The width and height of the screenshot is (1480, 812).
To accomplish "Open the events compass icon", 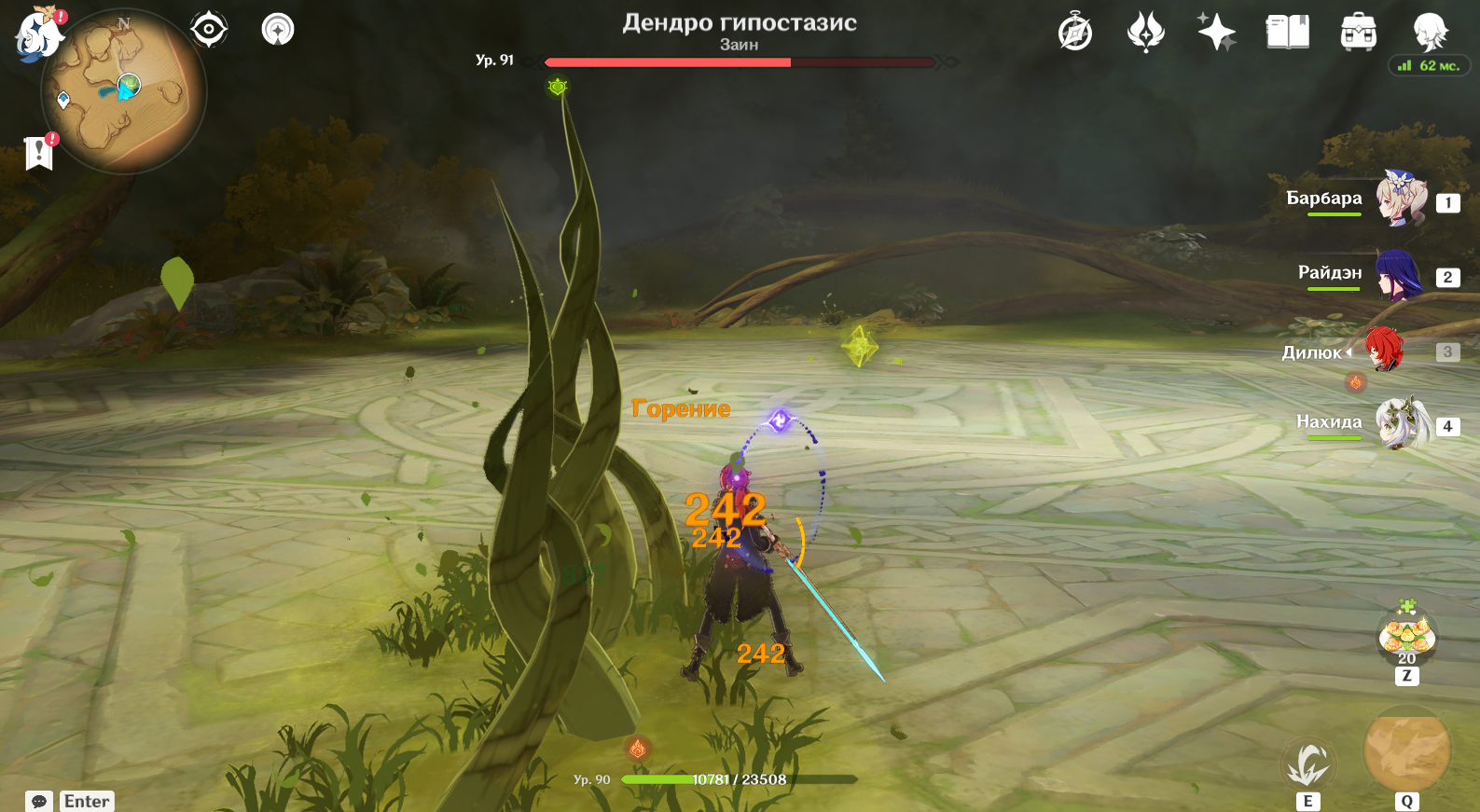I will (1075, 32).
